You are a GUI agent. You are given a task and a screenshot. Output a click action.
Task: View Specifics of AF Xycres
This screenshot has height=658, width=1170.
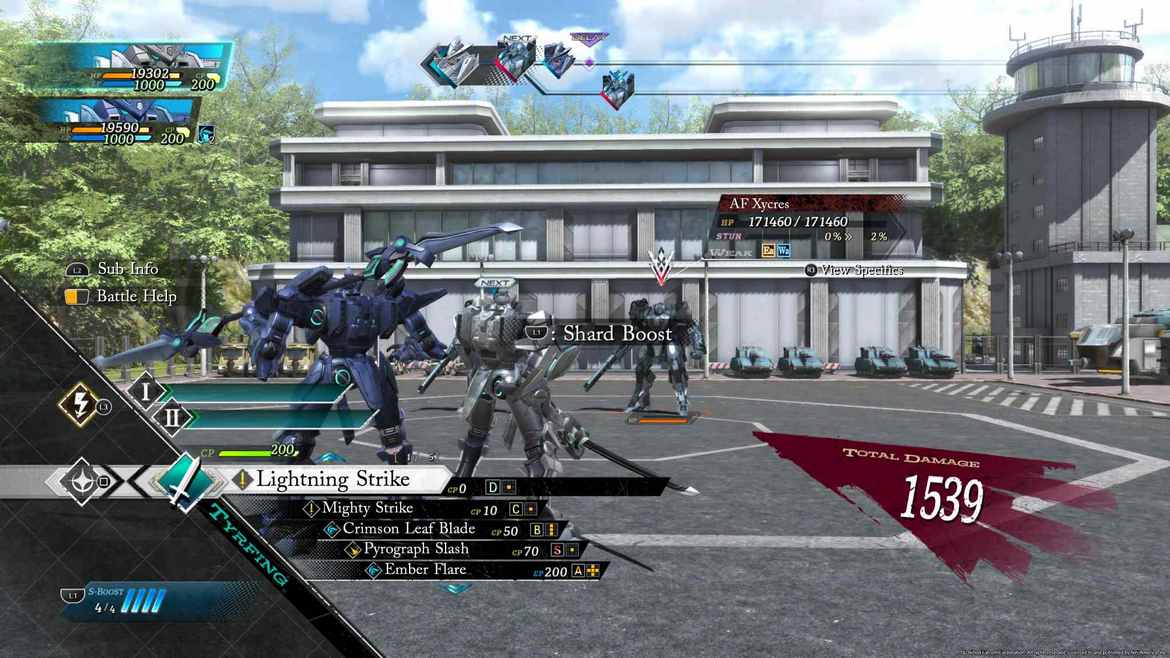coord(860,270)
